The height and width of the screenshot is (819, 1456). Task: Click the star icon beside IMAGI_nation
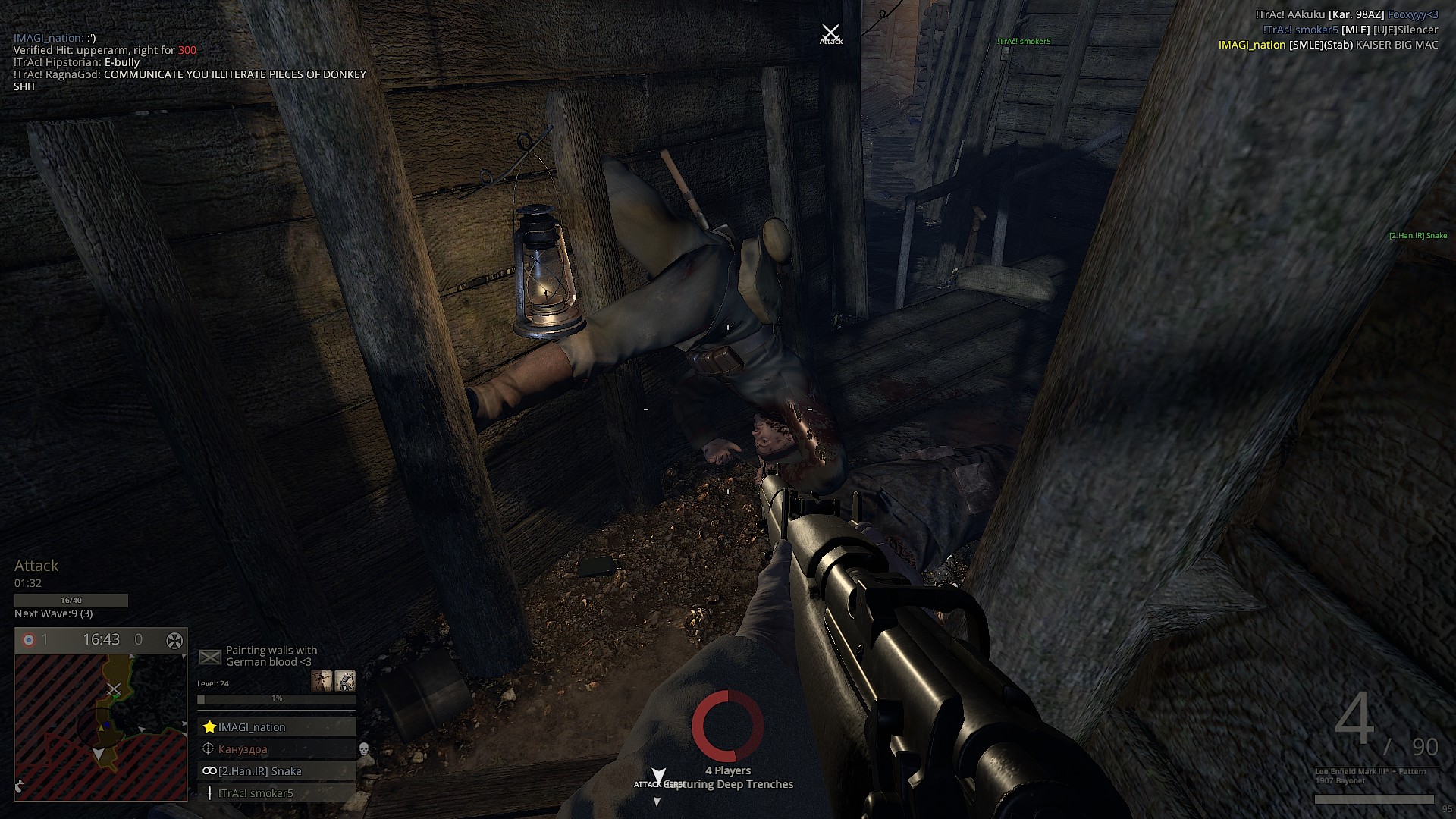pos(209,726)
